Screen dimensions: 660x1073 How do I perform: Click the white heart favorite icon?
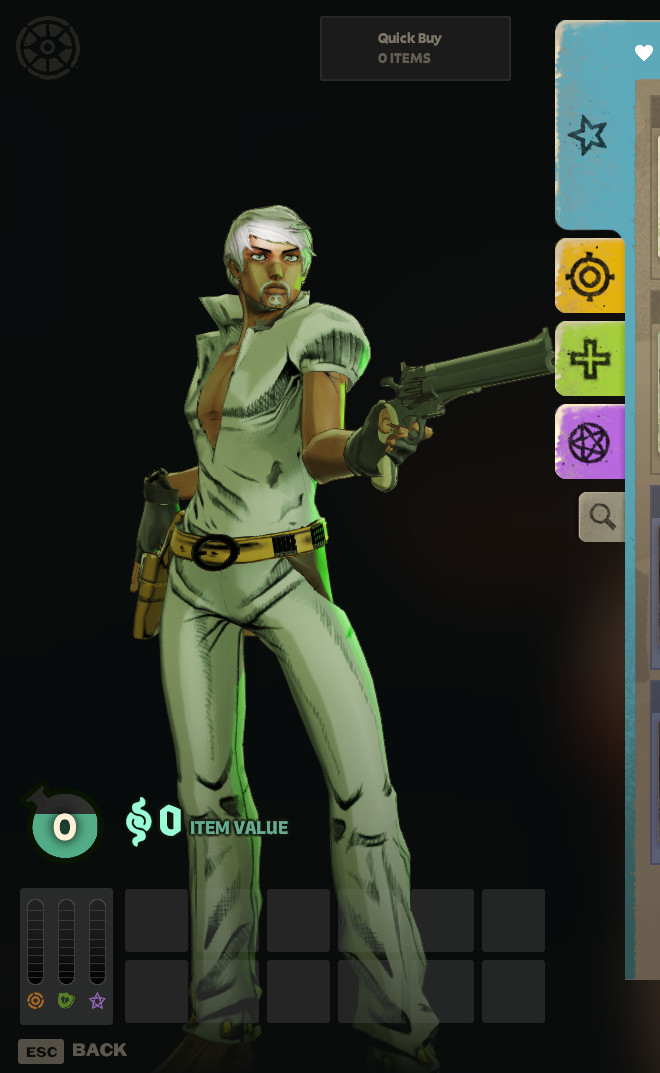[x=643, y=53]
